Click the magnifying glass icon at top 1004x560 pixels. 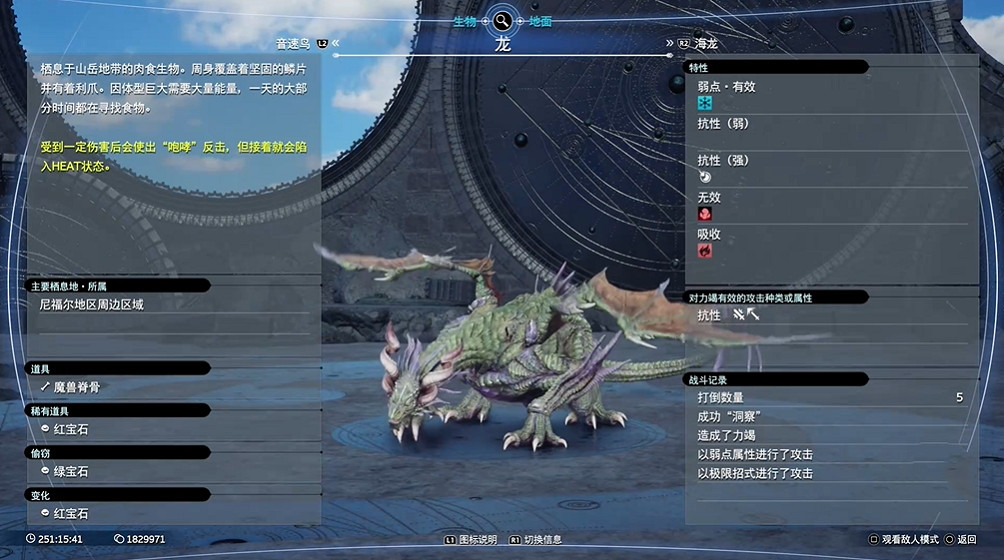pos(502,20)
